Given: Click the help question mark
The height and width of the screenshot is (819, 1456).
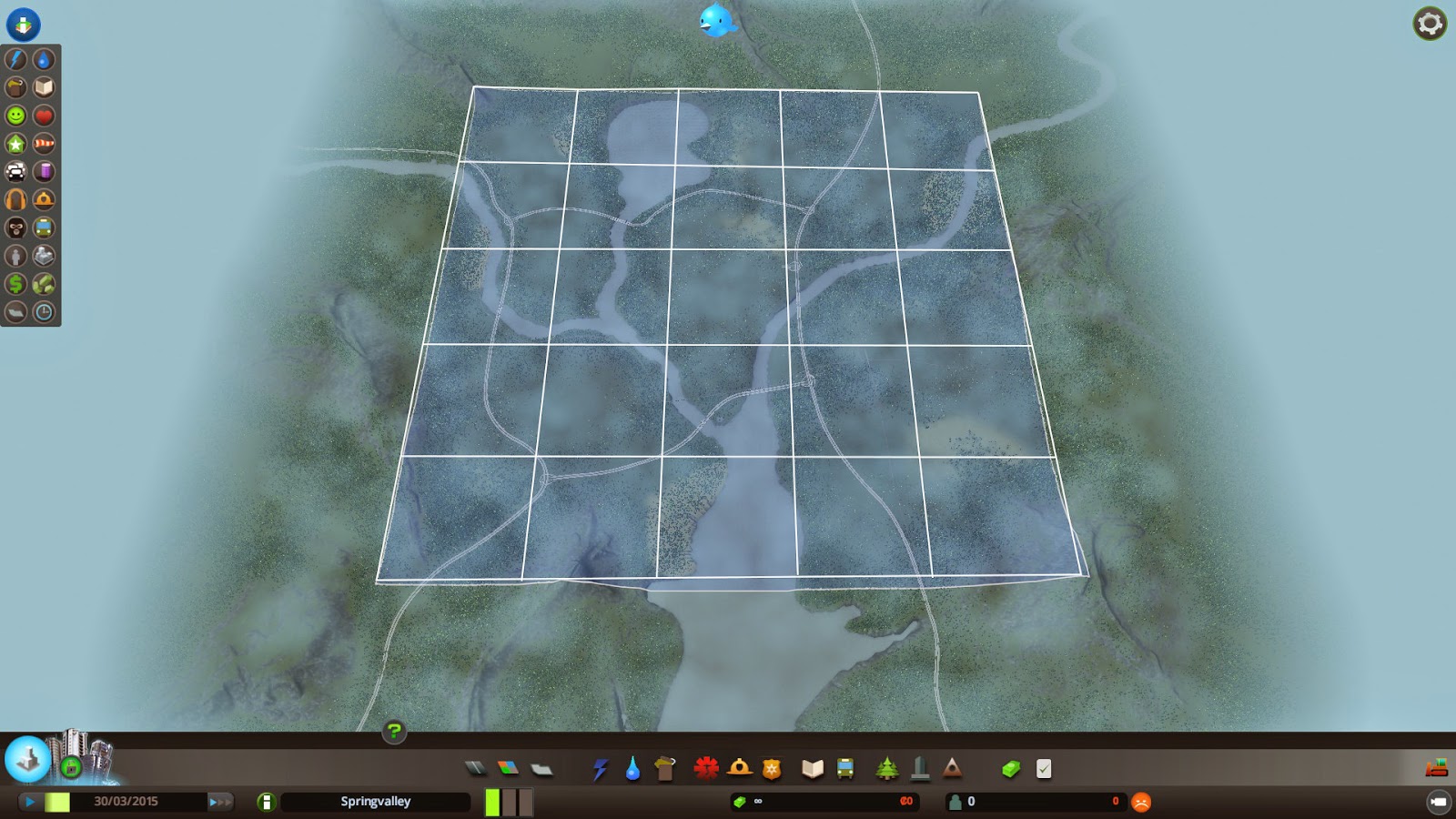Looking at the screenshot, I should click(393, 729).
